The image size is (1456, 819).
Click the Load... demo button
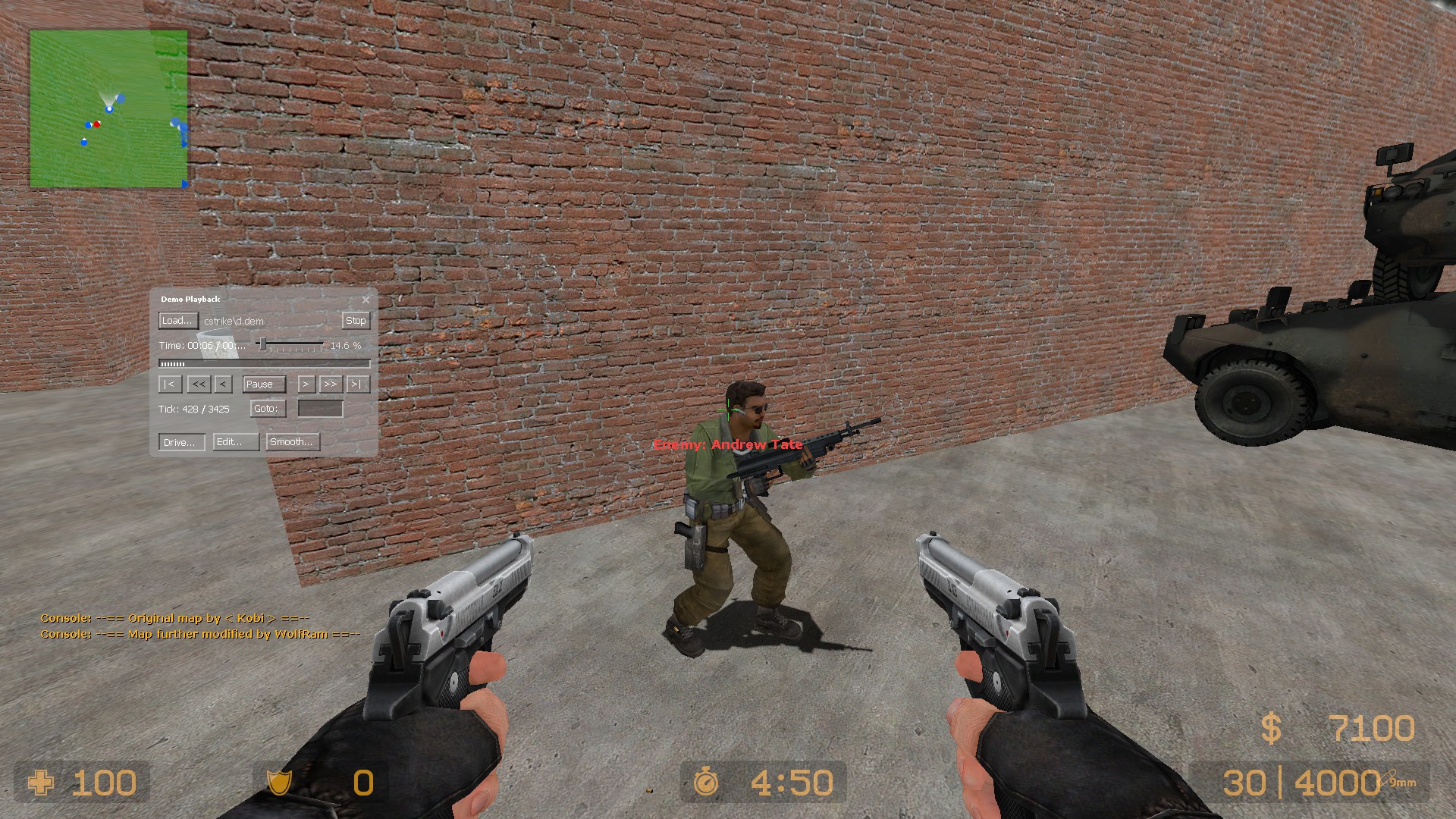(178, 321)
